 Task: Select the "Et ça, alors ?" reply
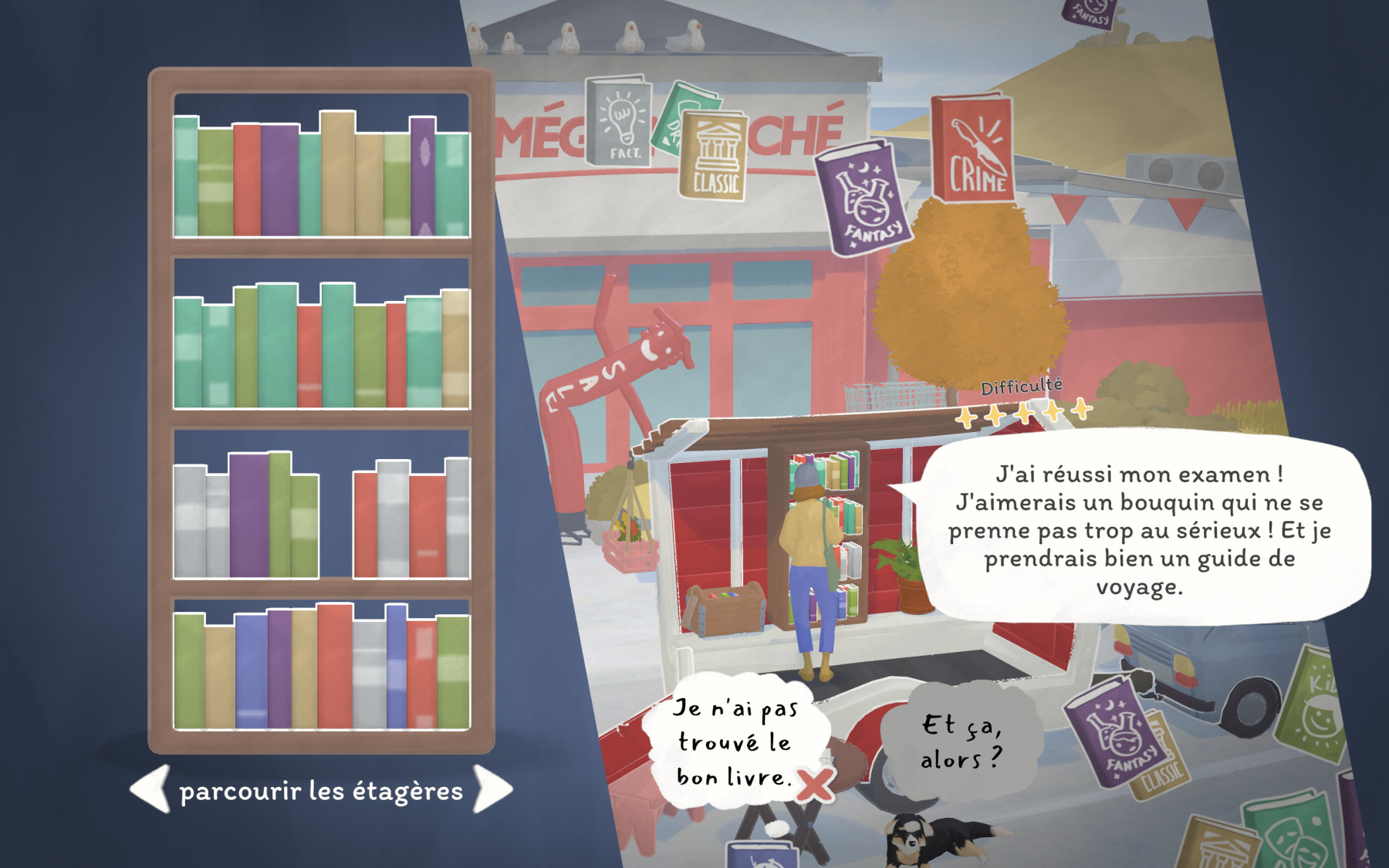pos(961,742)
